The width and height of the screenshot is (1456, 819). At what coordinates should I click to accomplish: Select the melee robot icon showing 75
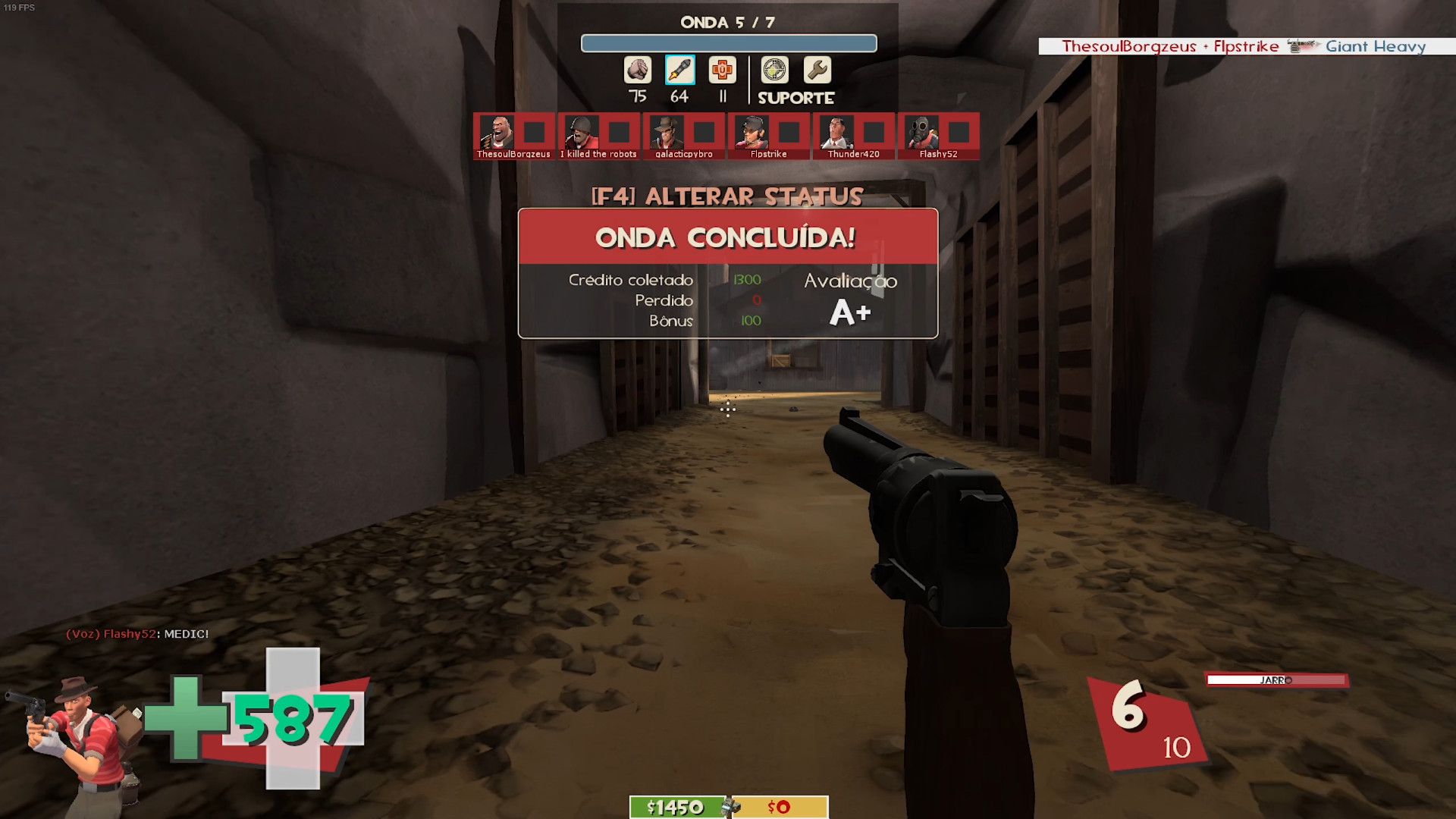[638, 70]
